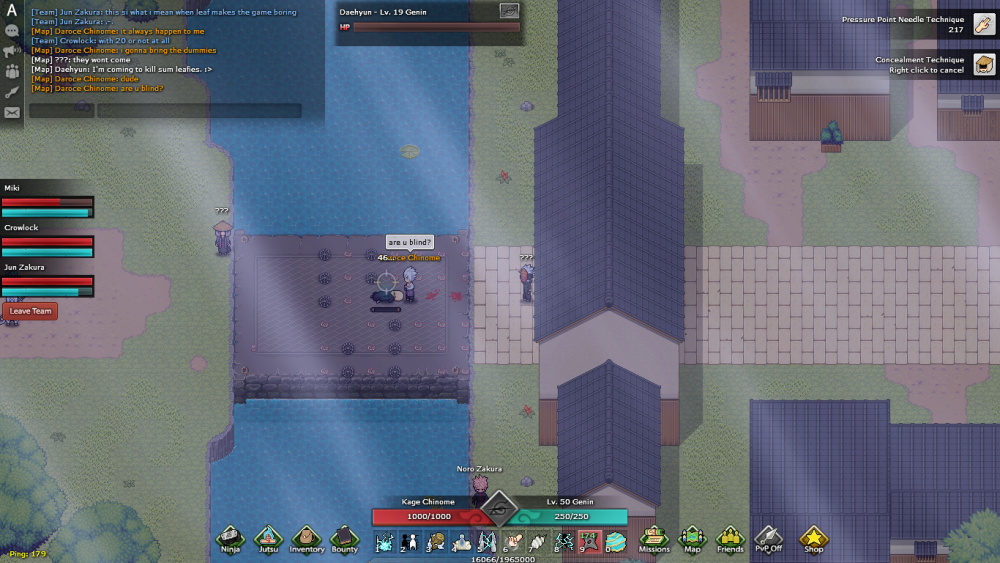Click the Pressure Point Needle Technique icon

click(984, 24)
